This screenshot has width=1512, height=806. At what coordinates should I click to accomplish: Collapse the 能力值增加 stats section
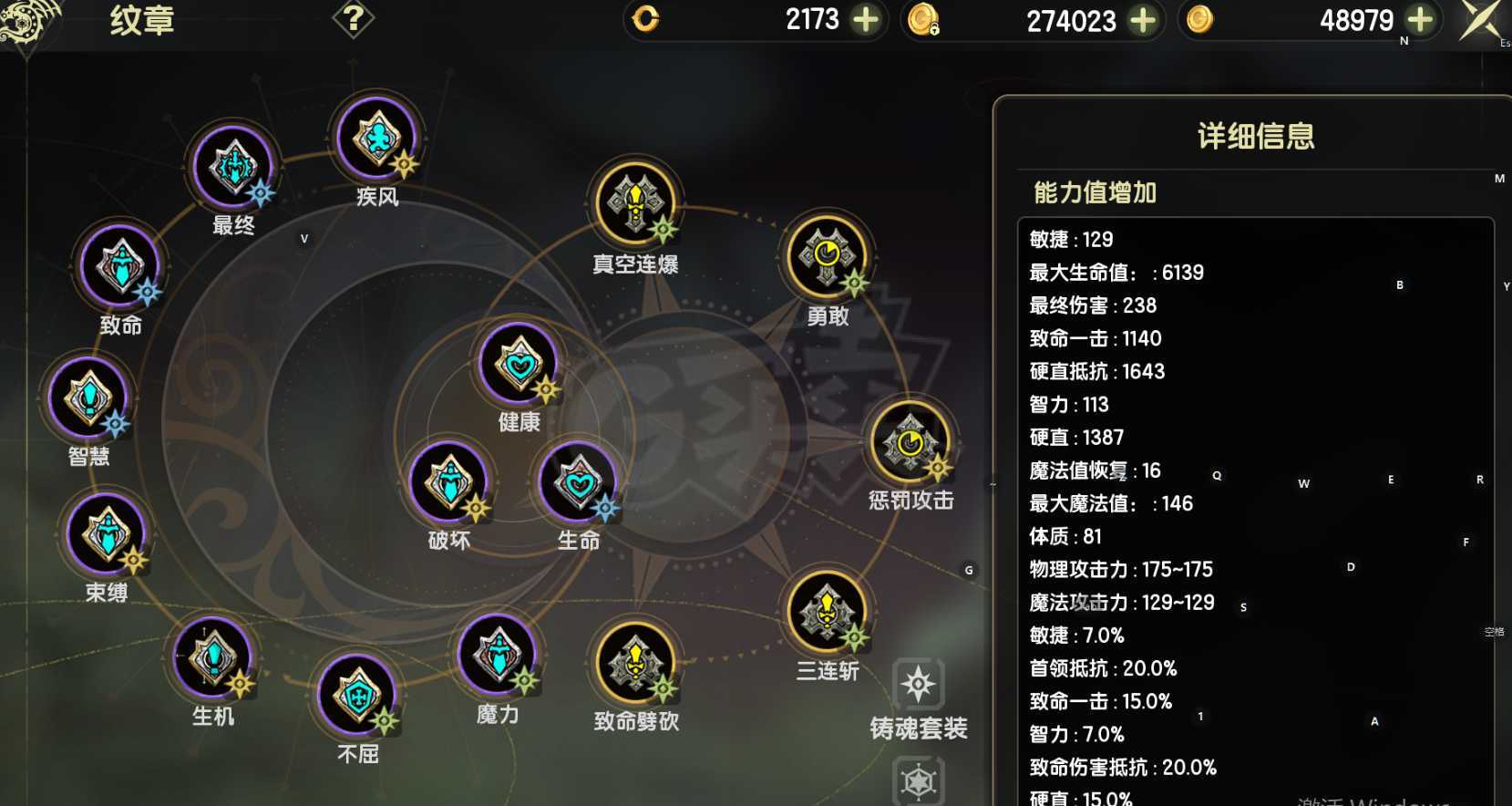point(1093,193)
